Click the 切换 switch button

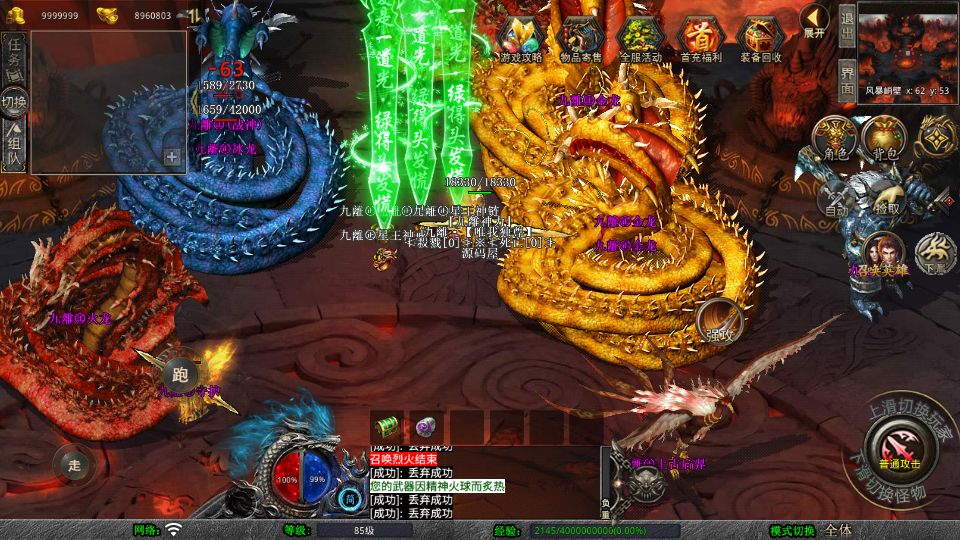pyautogui.click(x=15, y=101)
